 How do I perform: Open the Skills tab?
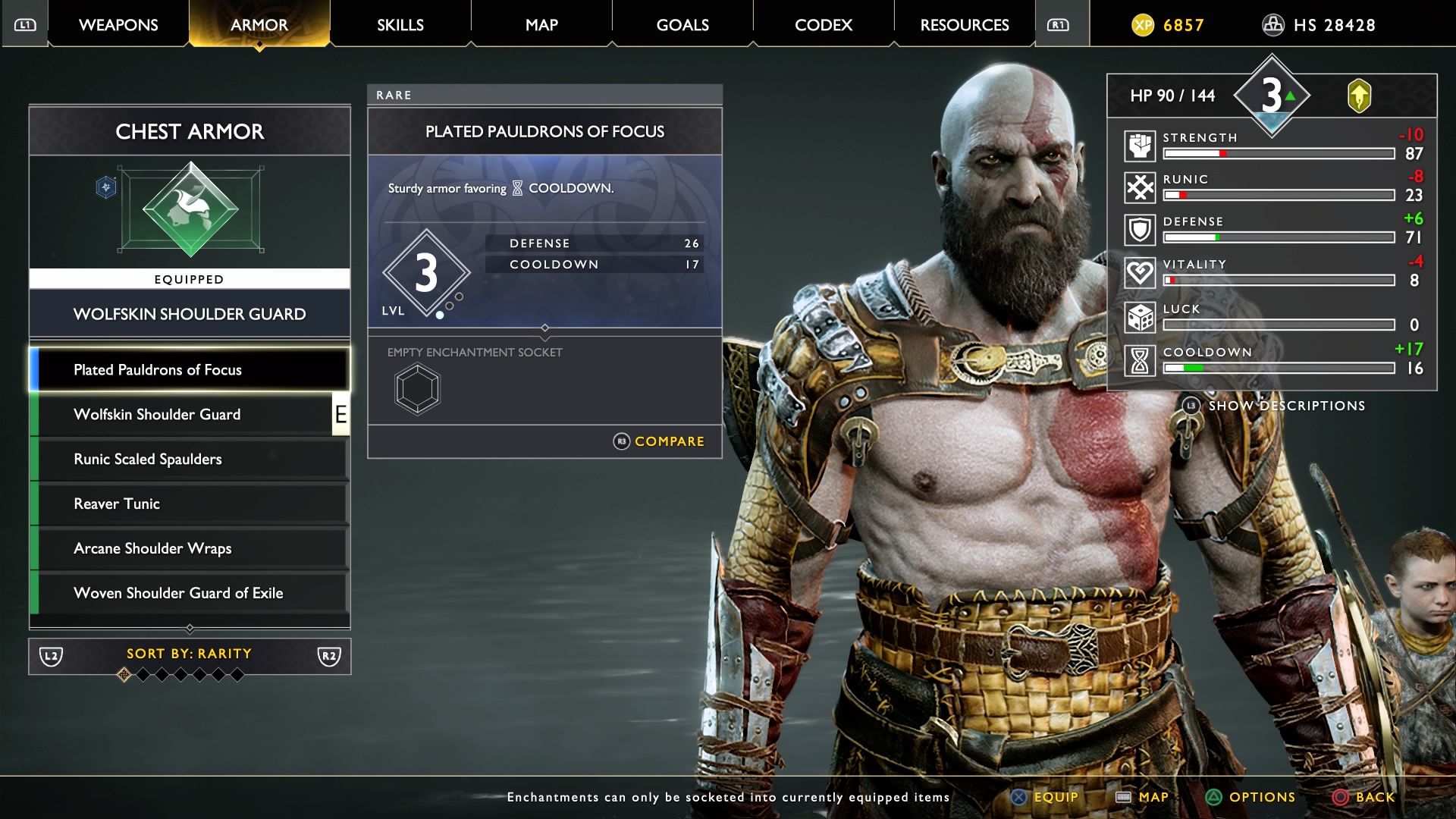(400, 25)
